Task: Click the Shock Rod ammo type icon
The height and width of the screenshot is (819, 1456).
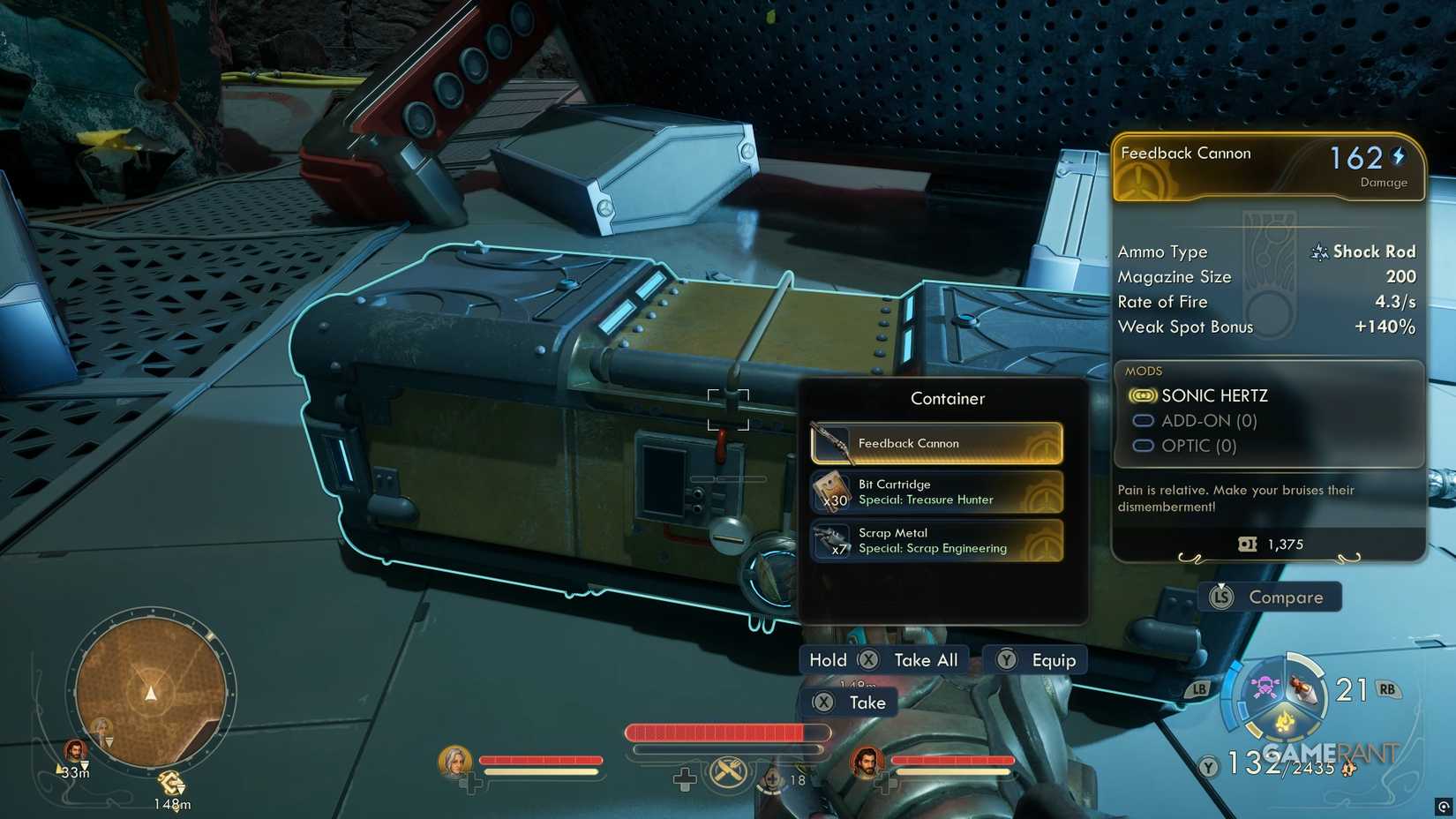Action: point(1319,252)
